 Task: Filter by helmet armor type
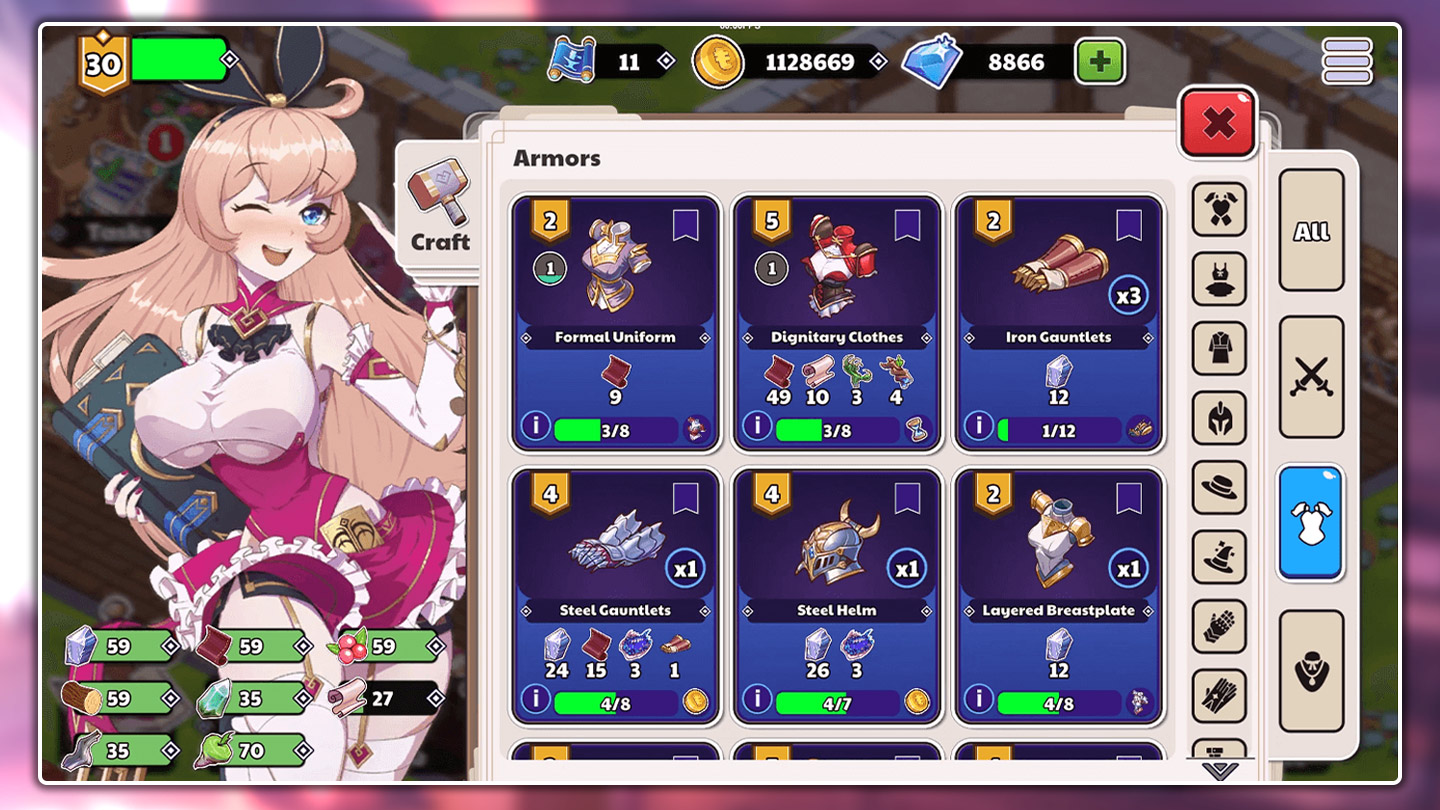coord(1219,418)
